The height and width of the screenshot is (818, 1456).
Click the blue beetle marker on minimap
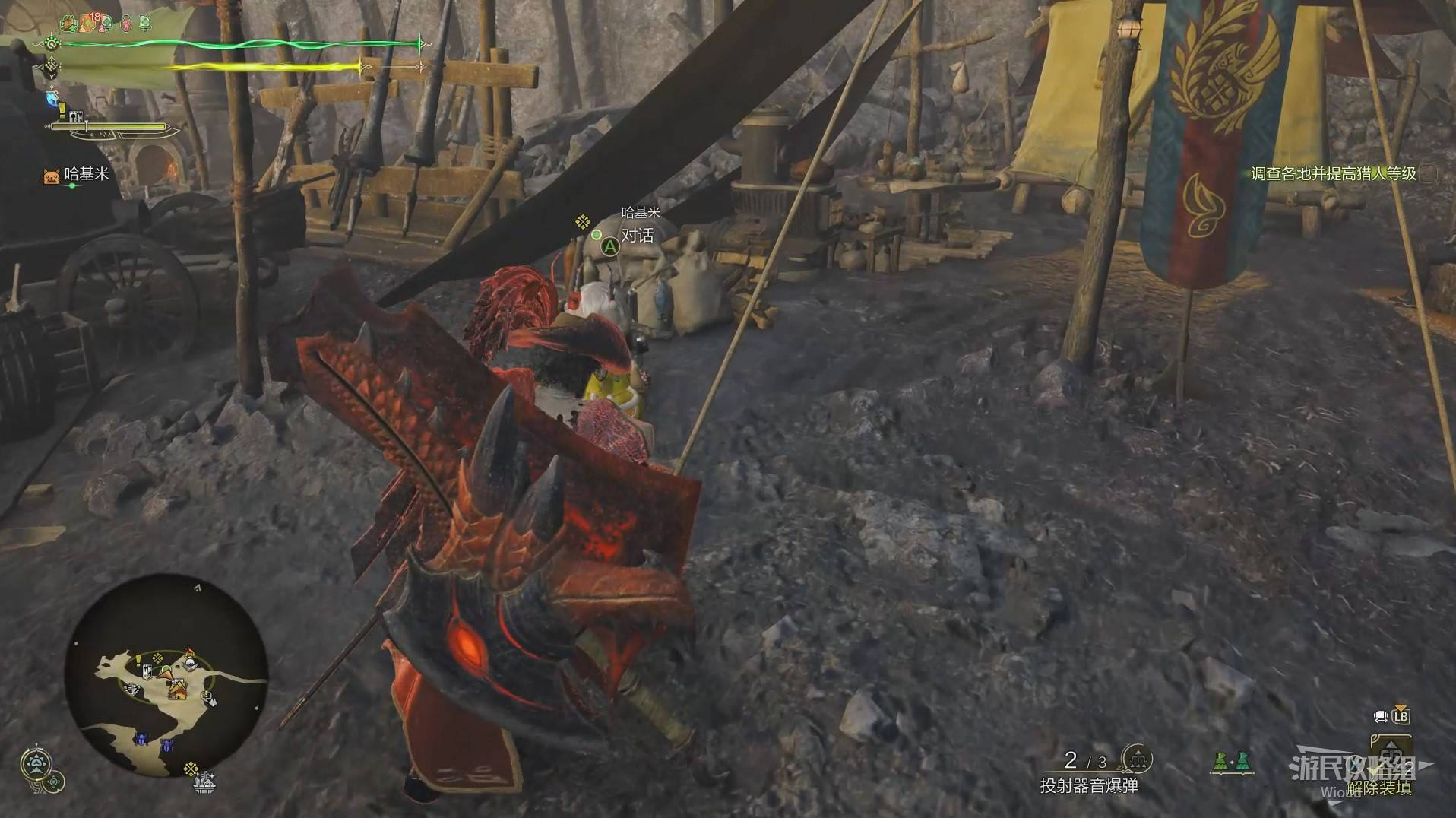tap(142, 739)
